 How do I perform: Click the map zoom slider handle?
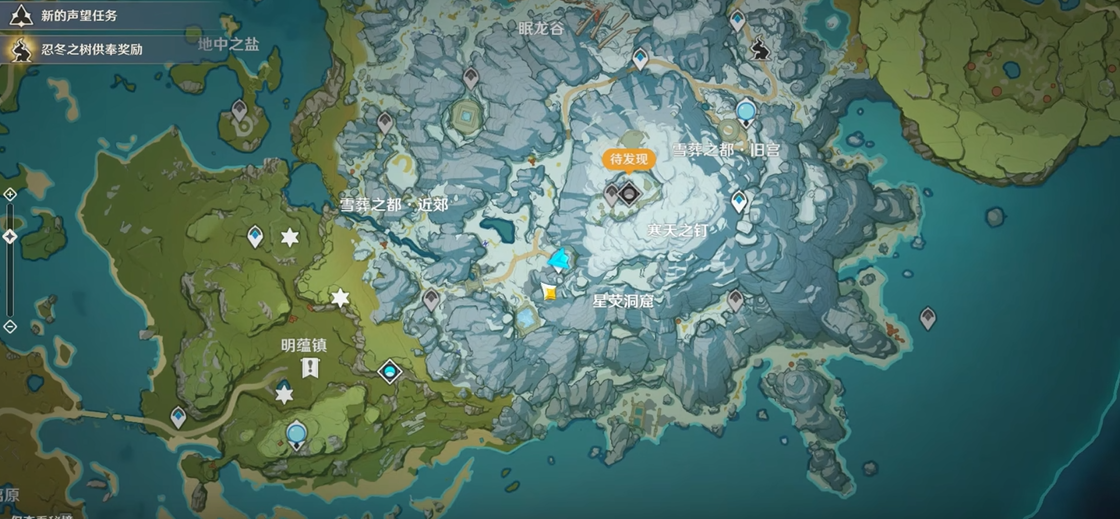tap(10, 236)
